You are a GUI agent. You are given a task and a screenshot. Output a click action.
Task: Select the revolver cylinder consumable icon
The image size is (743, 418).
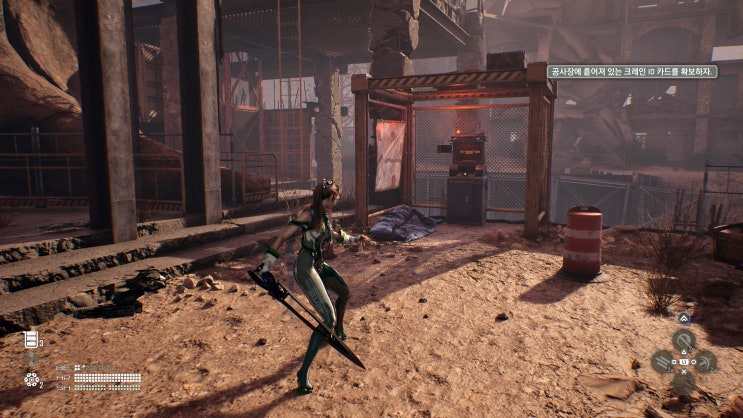pos(32,380)
